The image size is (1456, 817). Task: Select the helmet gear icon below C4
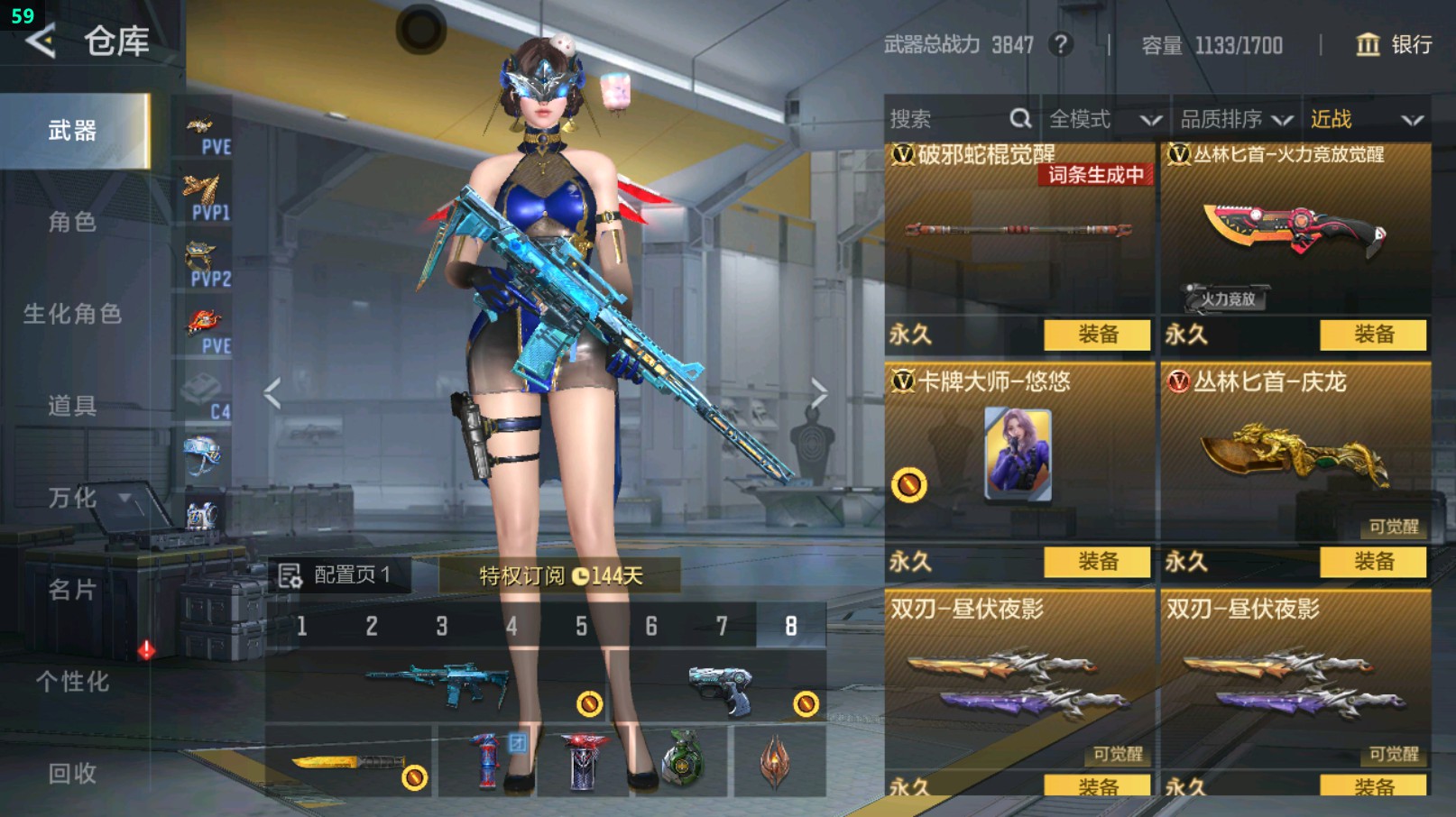(x=202, y=451)
